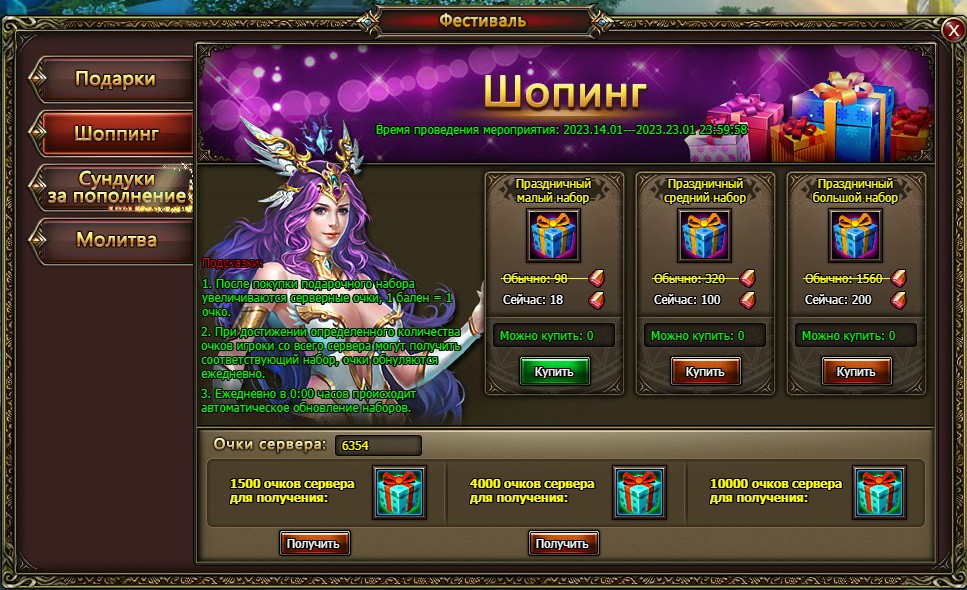Close the Фестиваль window
The height and width of the screenshot is (590, 967).
coord(951,31)
